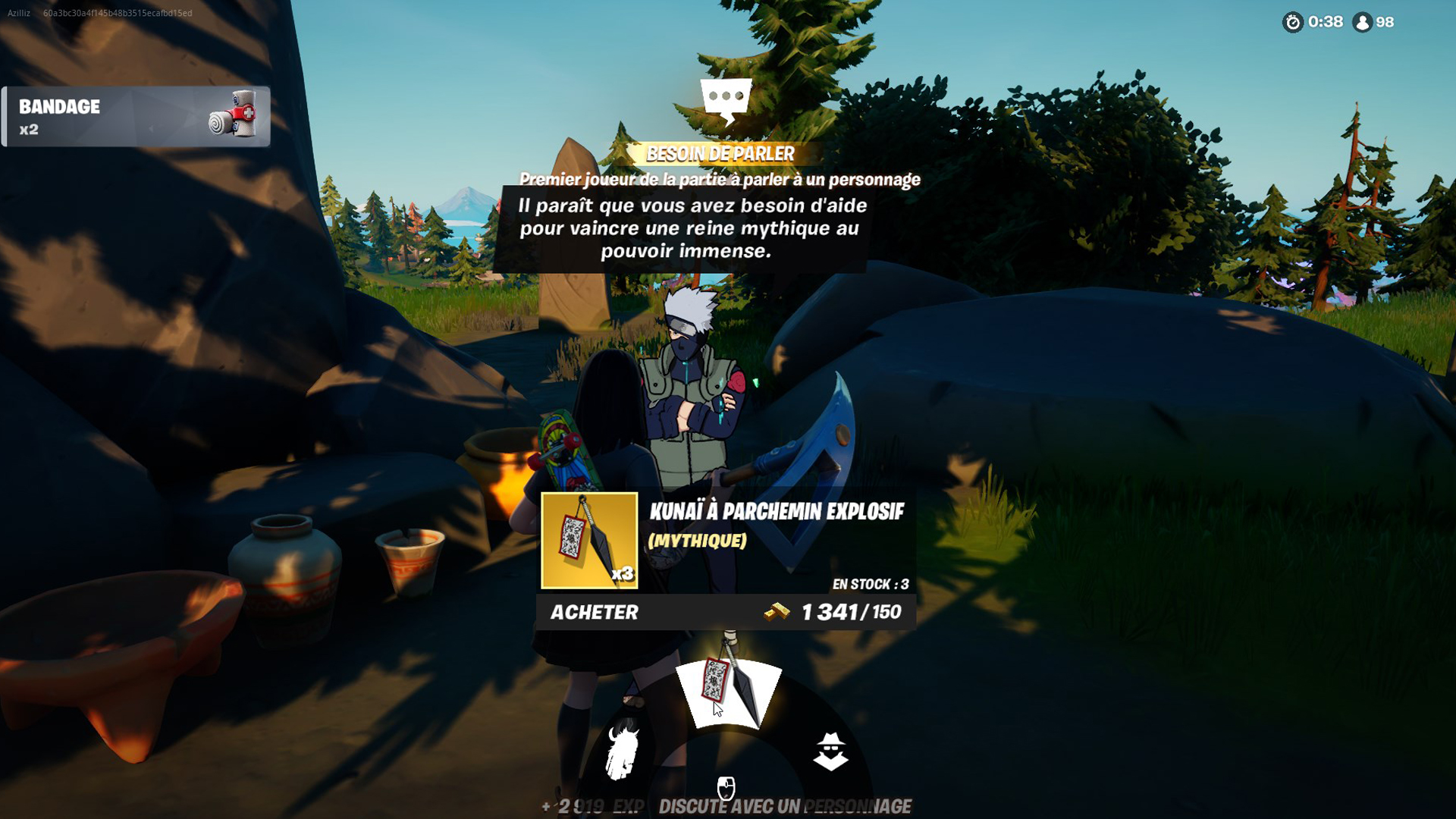Image resolution: width=1456 pixels, height=819 pixels.
Task: Click the BESOIN DE PARLER quest banner
Action: [720, 153]
